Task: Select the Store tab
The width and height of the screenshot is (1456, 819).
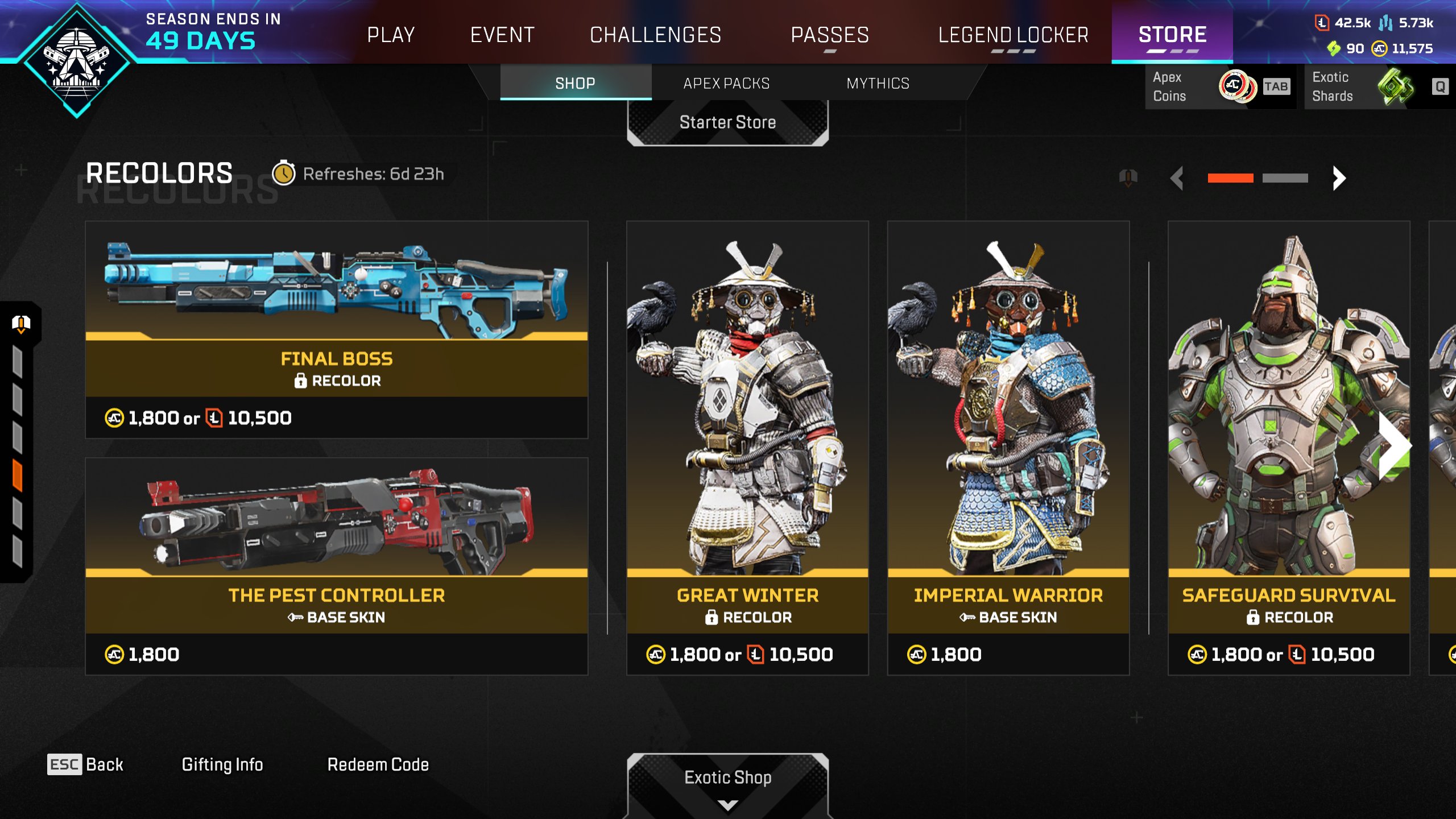Action: 1172,35
